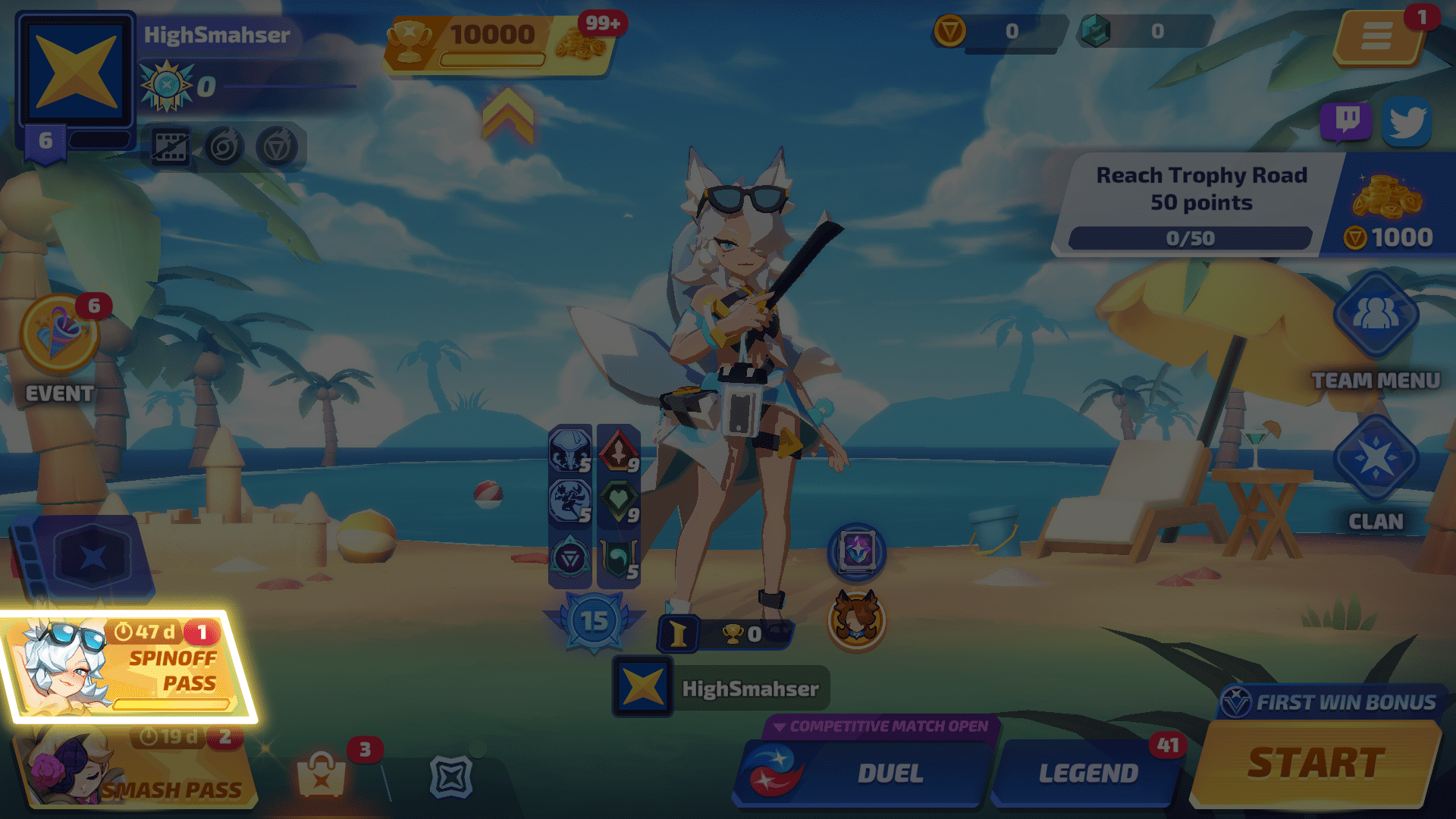
Task: Open the hamburger main menu
Action: [x=1376, y=36]
